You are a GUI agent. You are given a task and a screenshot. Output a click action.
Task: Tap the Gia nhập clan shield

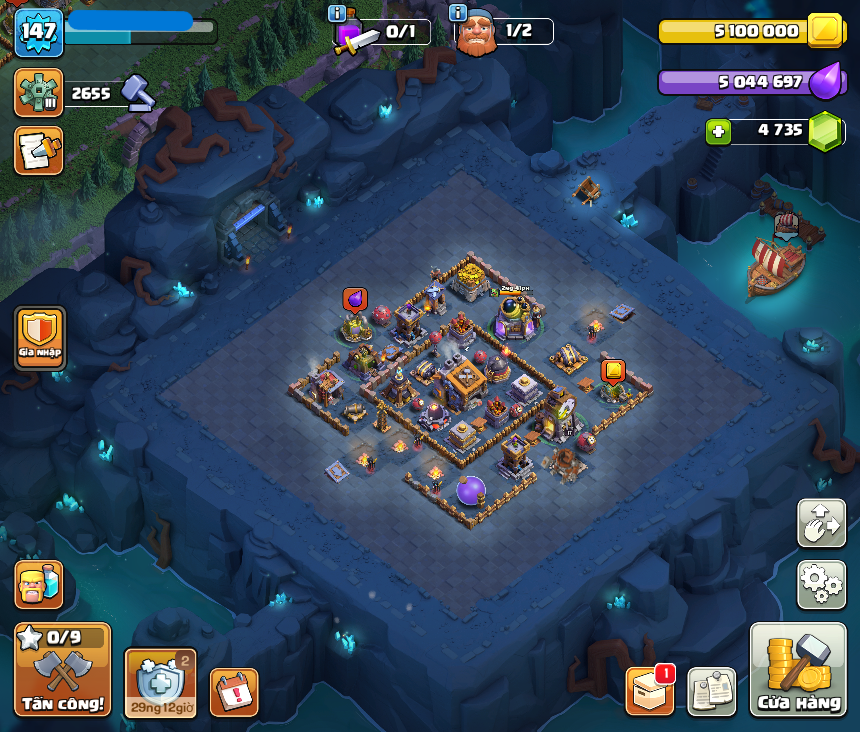(40, 337)
